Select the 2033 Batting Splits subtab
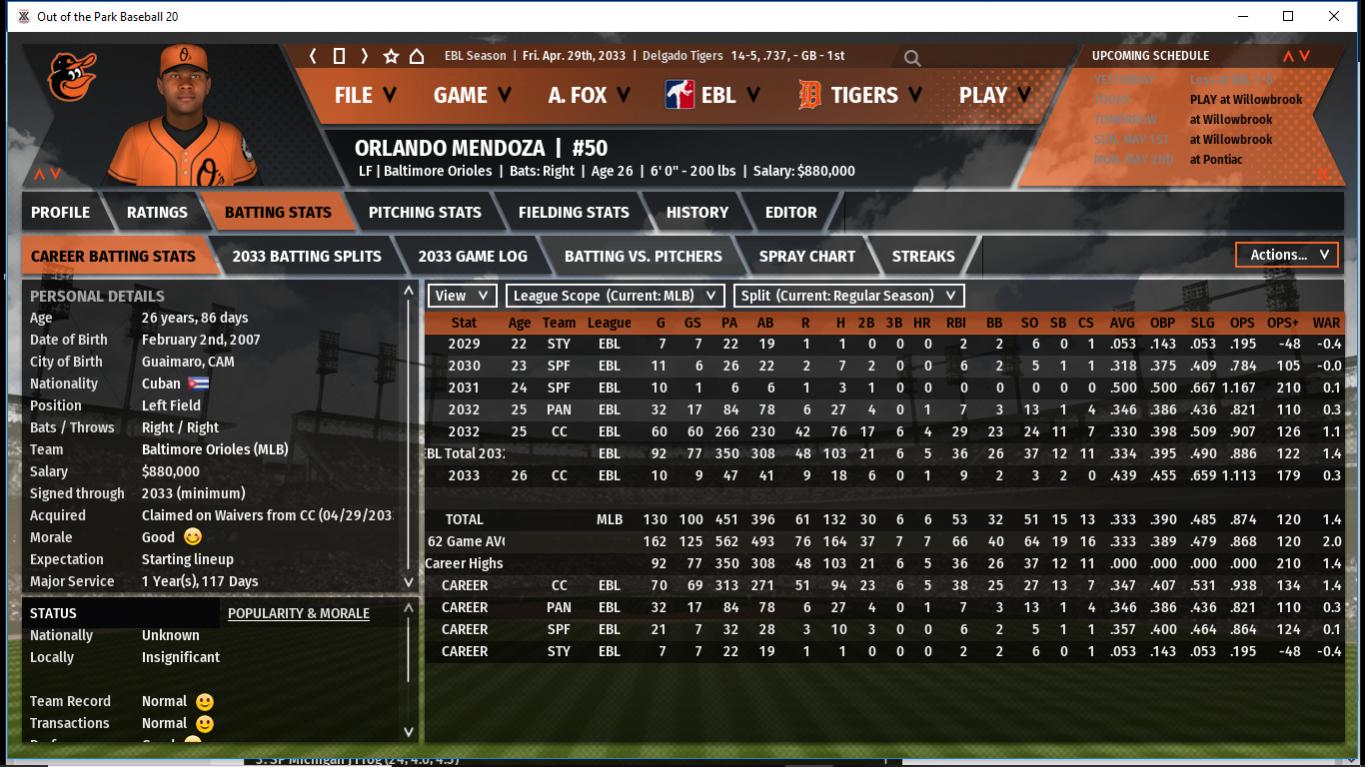 point(306,256)
